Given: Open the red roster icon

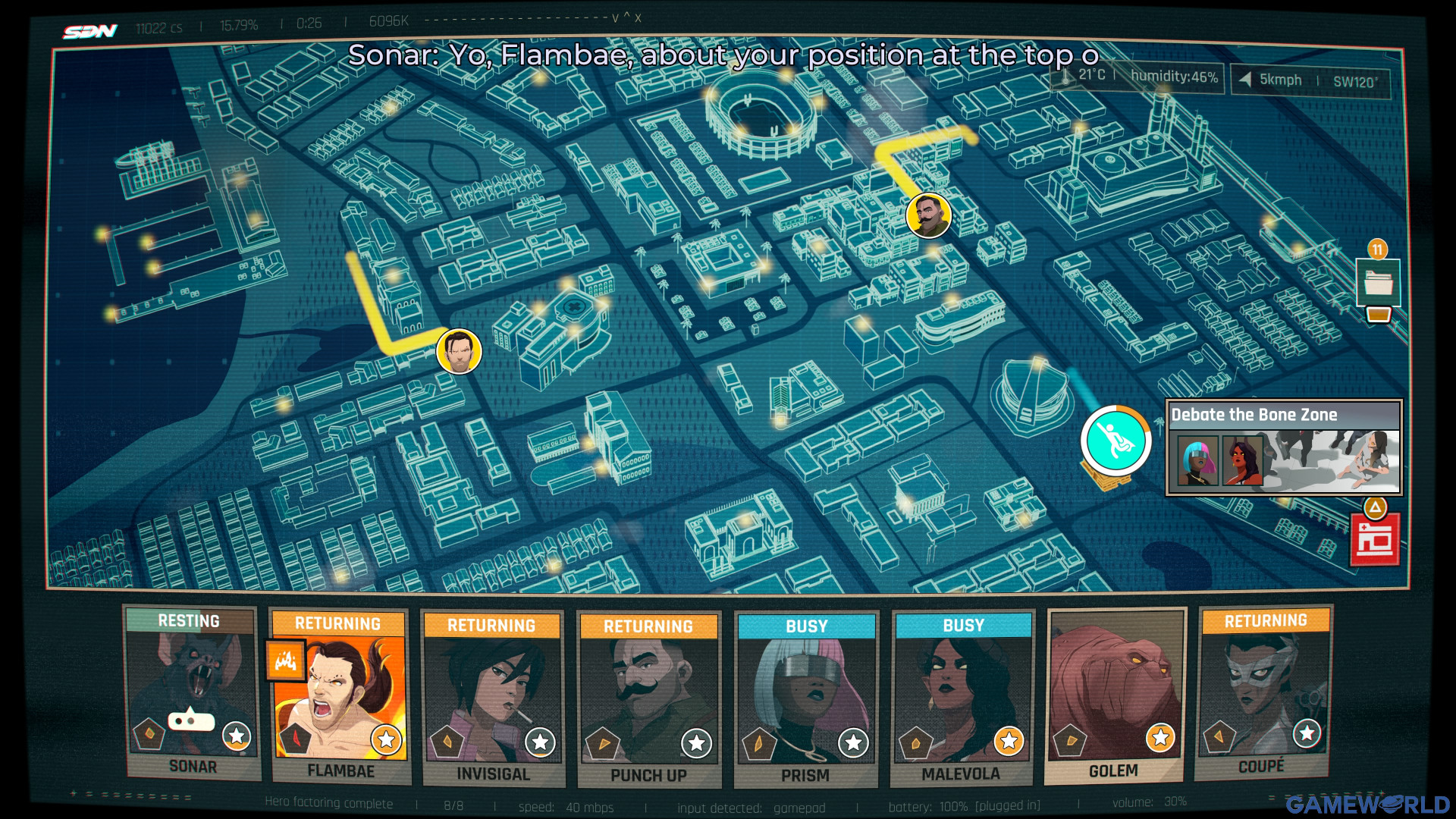Looking at the screenshot, I should [x=1375, y=540].
